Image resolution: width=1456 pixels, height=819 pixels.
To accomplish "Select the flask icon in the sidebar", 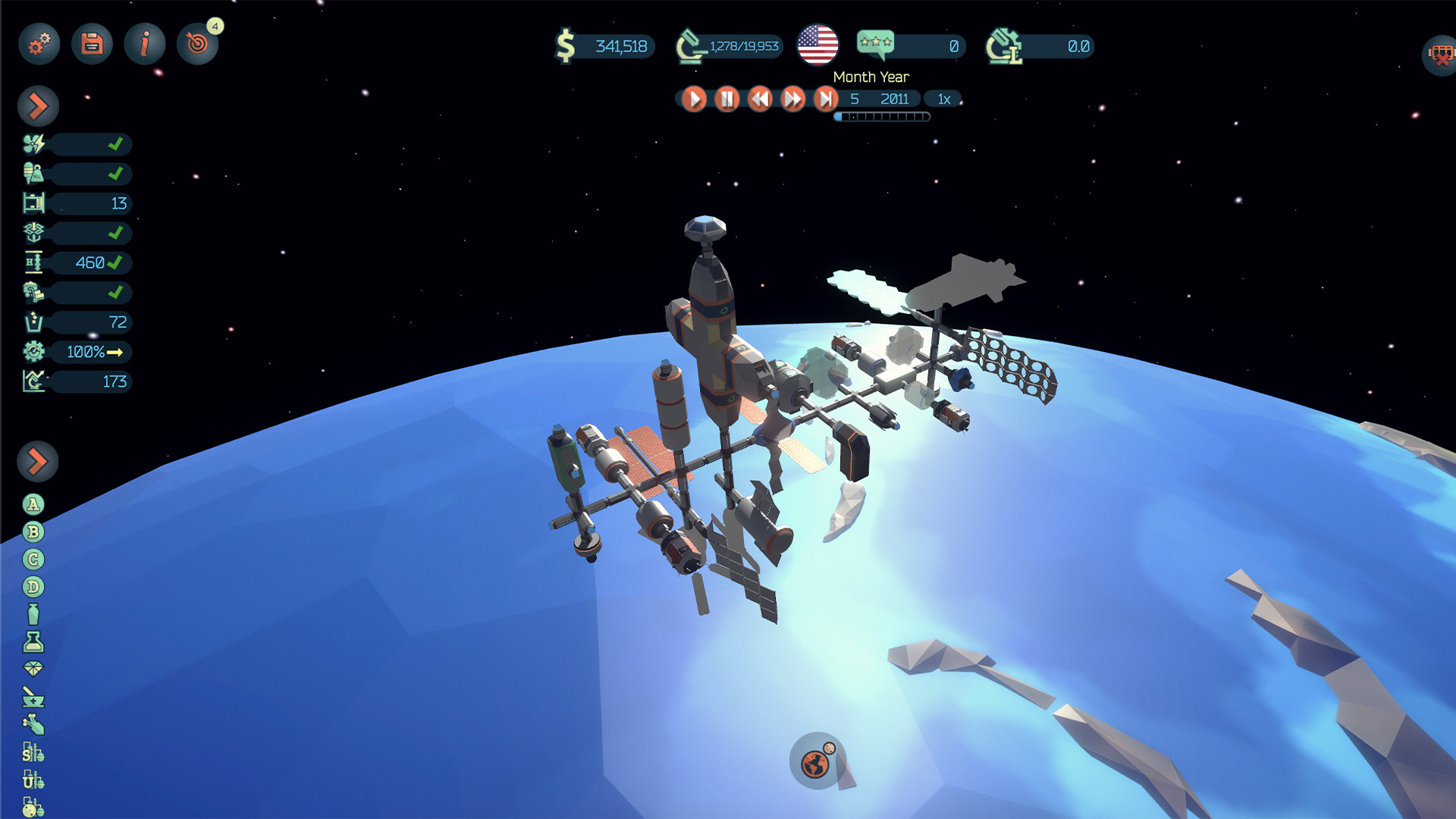I will pos(33,642).
